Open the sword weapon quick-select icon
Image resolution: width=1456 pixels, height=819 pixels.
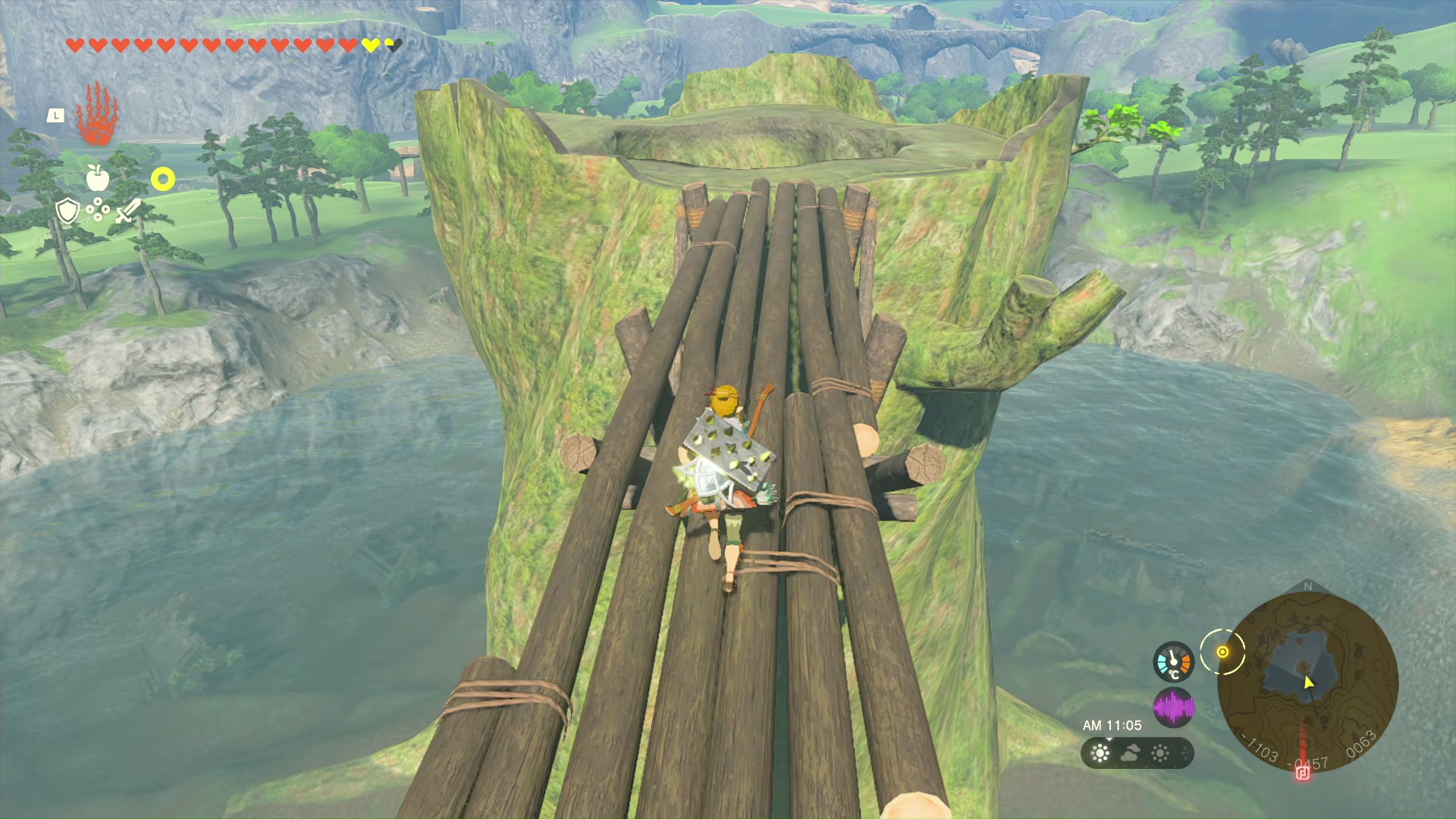(x=128, y=211)
